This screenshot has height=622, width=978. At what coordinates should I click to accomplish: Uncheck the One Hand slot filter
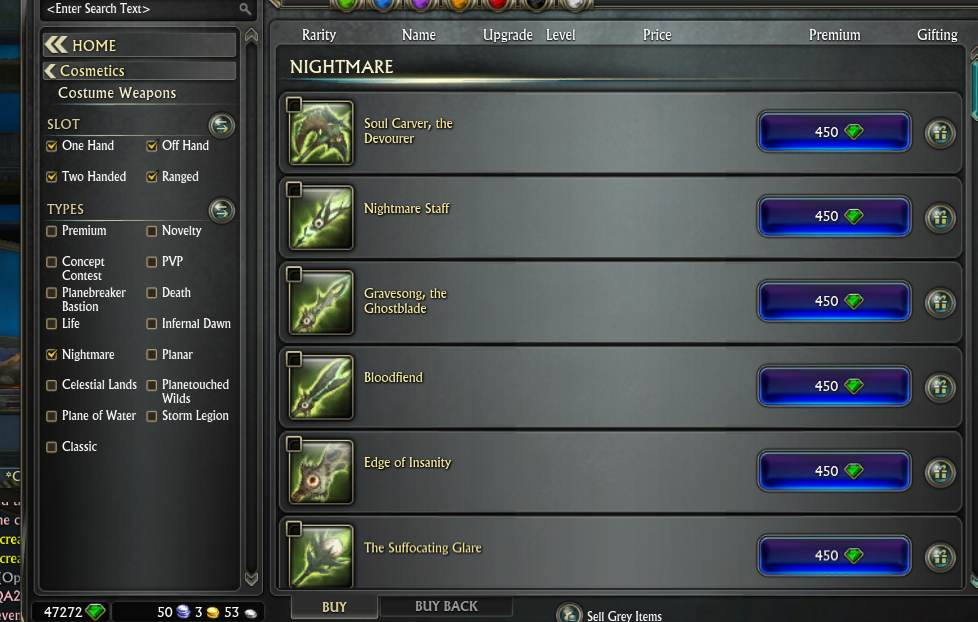click(x=52, y=146)
